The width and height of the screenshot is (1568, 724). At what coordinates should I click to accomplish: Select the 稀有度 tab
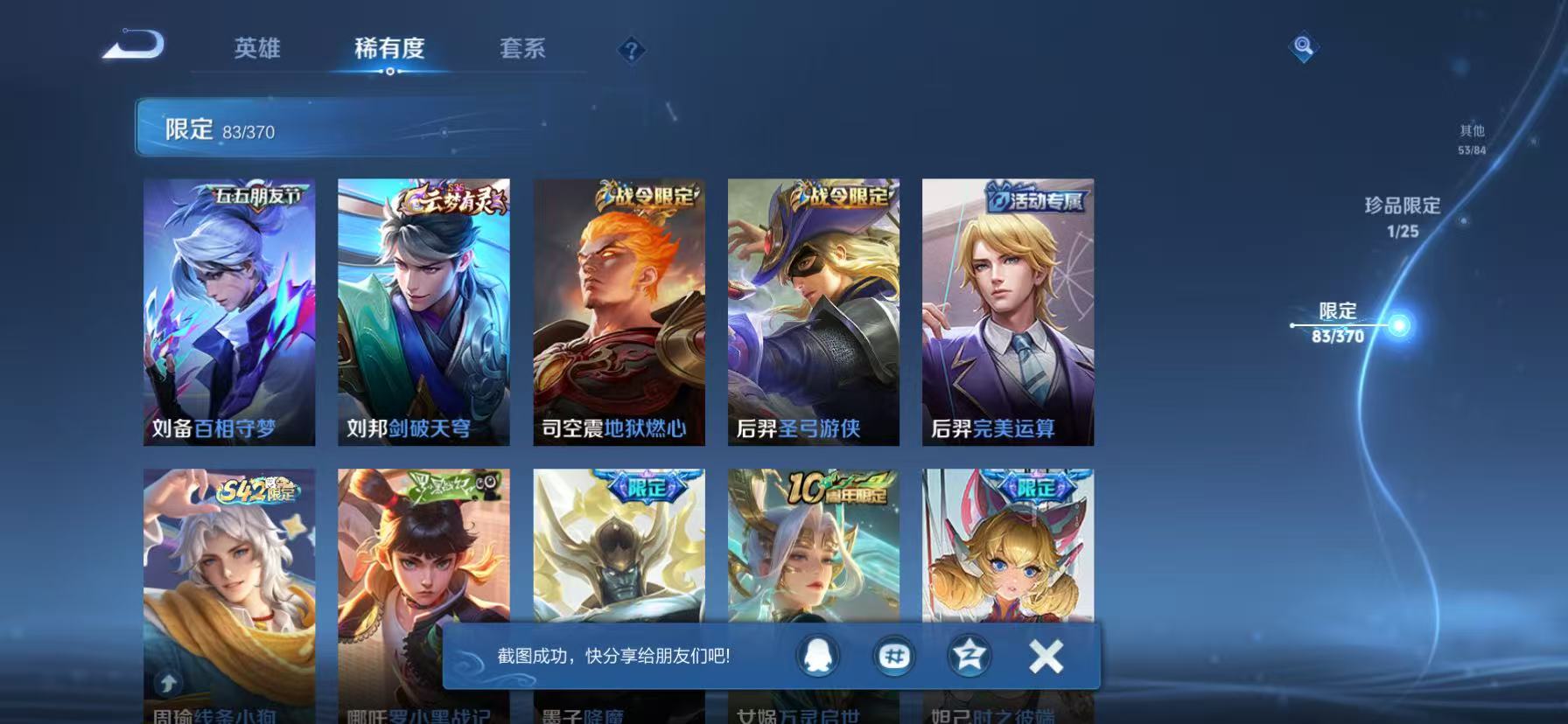390,50
